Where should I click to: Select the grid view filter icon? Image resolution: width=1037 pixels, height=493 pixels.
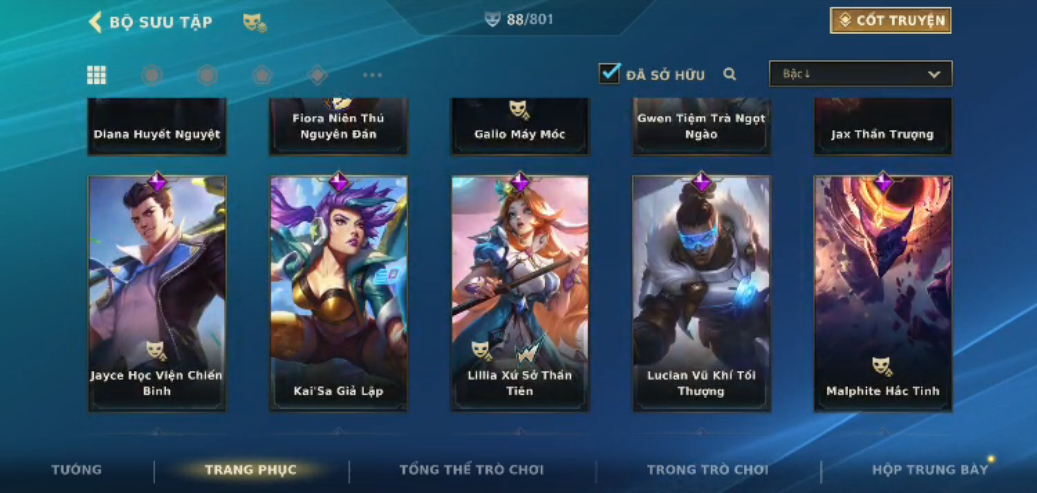[x=97, y=75]
